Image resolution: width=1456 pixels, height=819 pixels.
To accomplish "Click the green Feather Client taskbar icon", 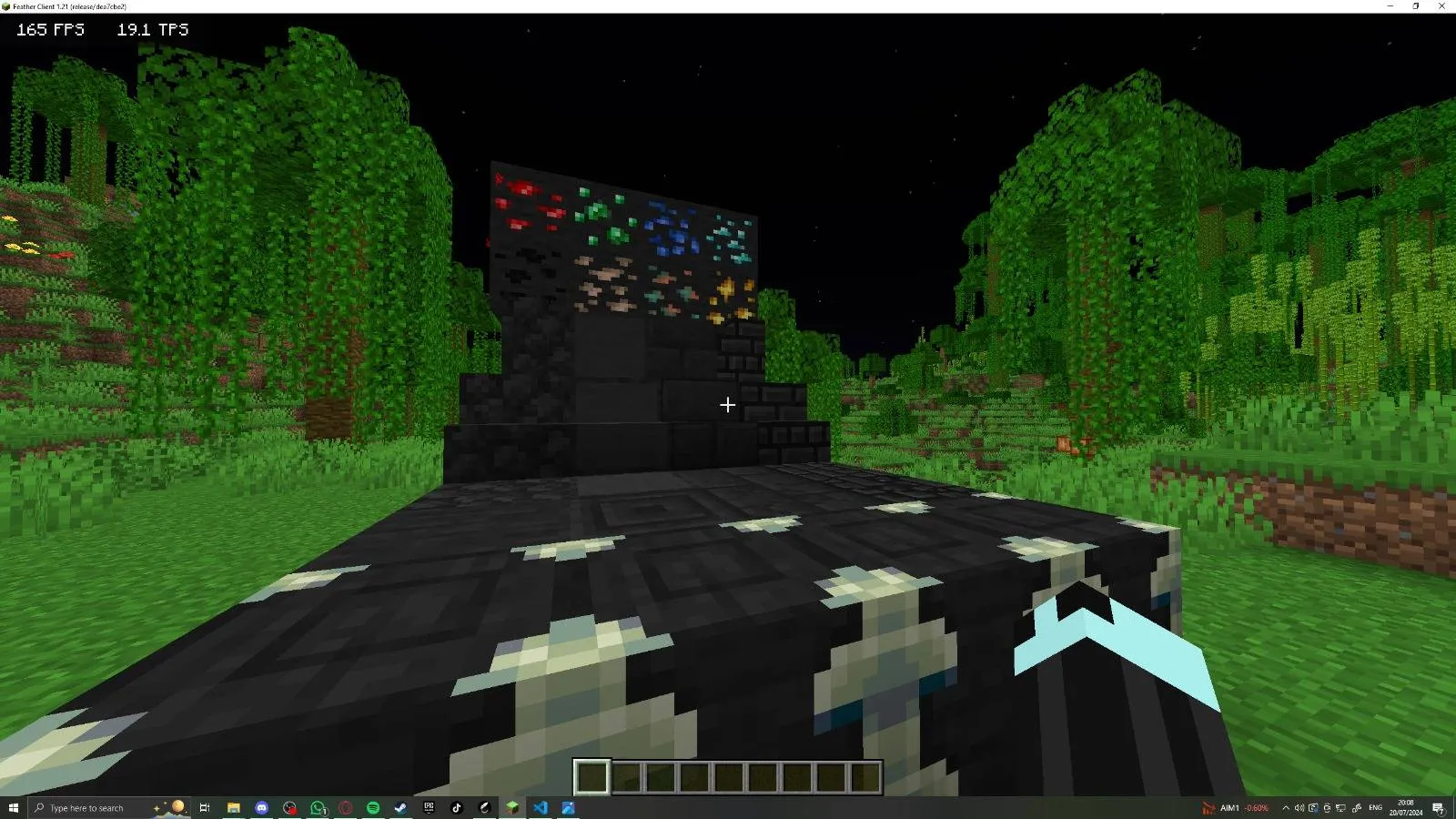I will coord(512,807).
